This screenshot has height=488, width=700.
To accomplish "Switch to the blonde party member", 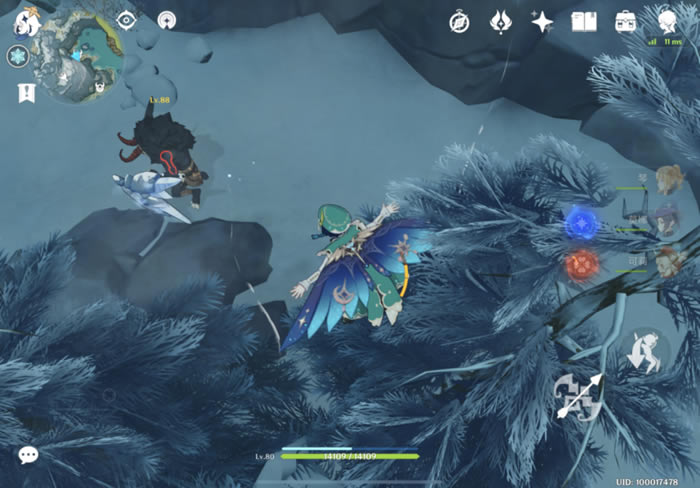I will click(x=666, y=180).
